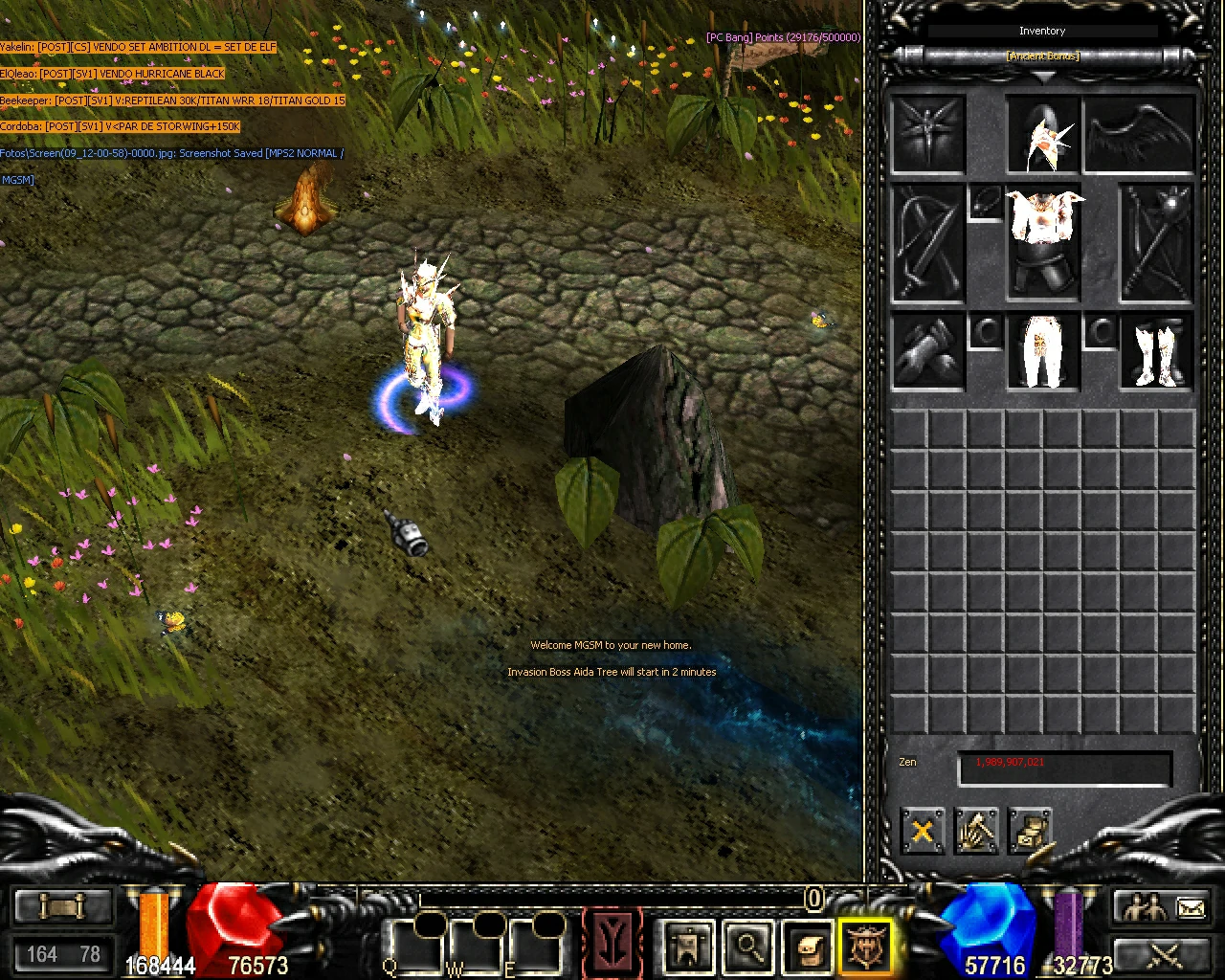Close the inventory with the X button
Screen dimensions: 1225x980
pyautogui.click(x=922, y=832)
